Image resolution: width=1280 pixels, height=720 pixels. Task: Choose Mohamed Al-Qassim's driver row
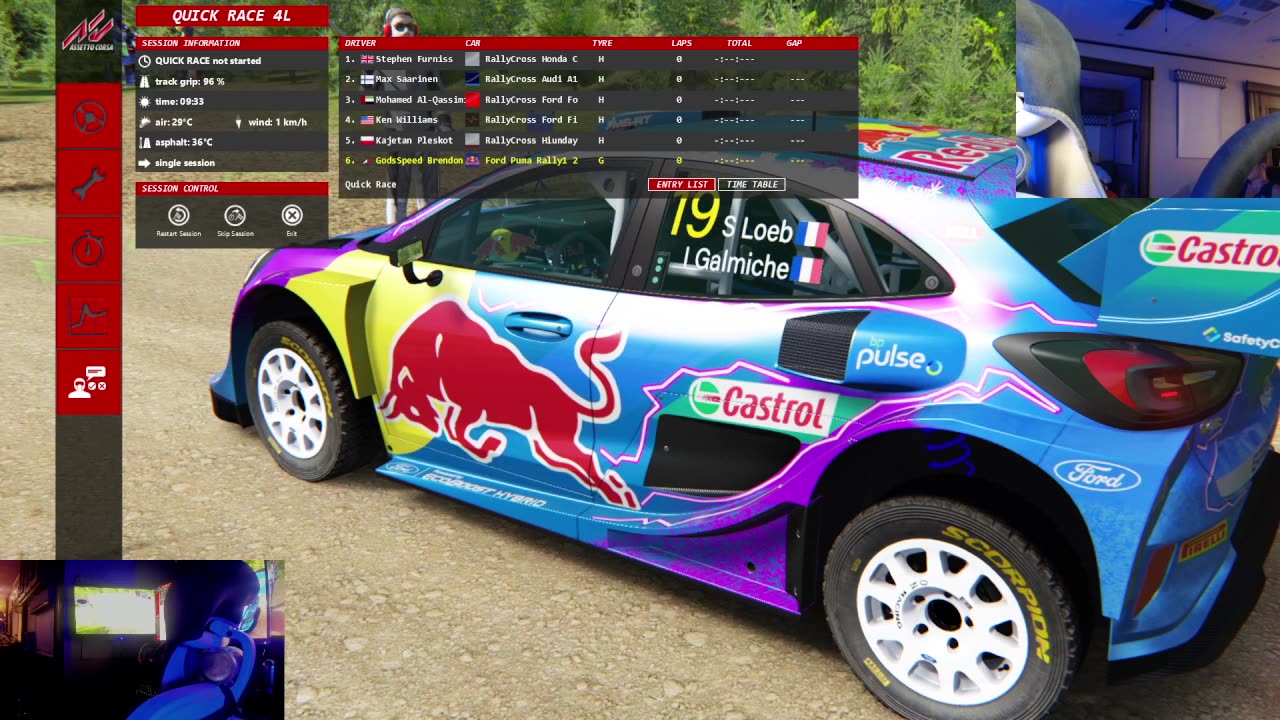click(x=420, y=100)
